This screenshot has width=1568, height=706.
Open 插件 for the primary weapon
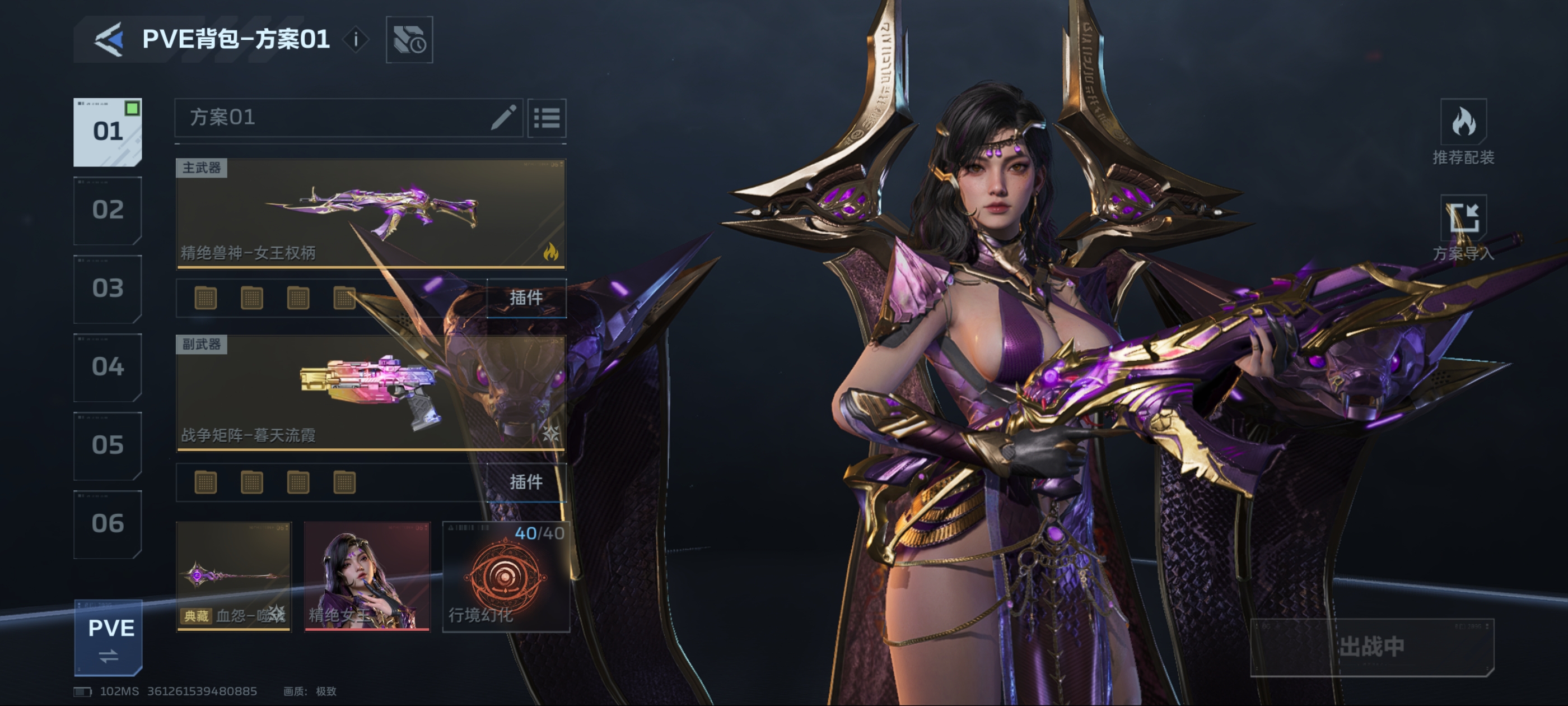pos(526,298)
